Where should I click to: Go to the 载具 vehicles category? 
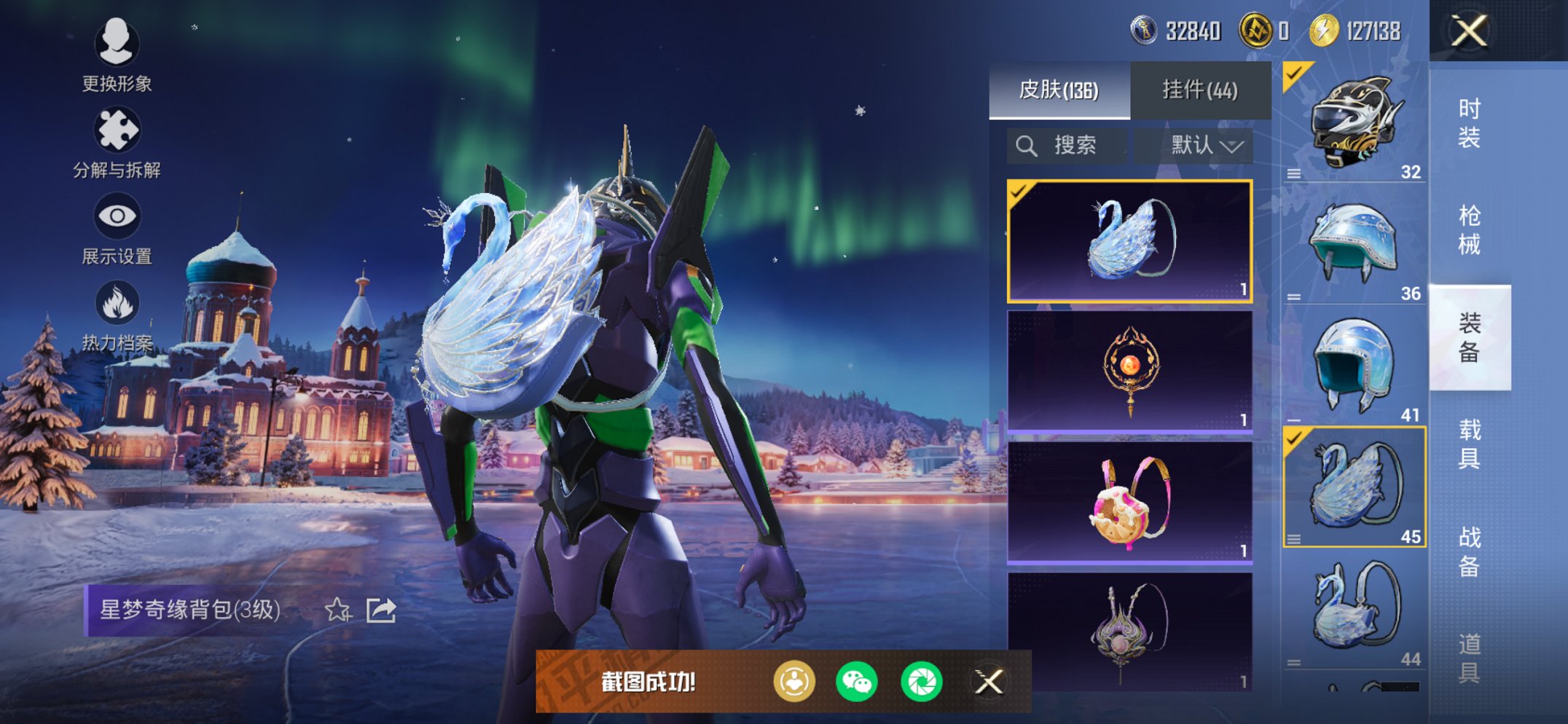(1469, 444)
